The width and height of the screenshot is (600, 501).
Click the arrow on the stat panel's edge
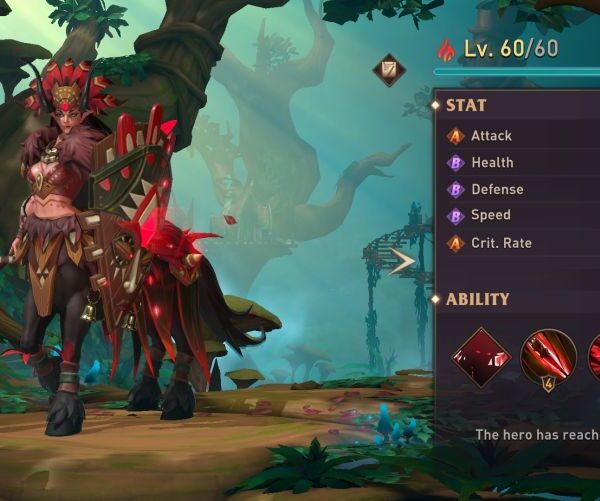403,262
